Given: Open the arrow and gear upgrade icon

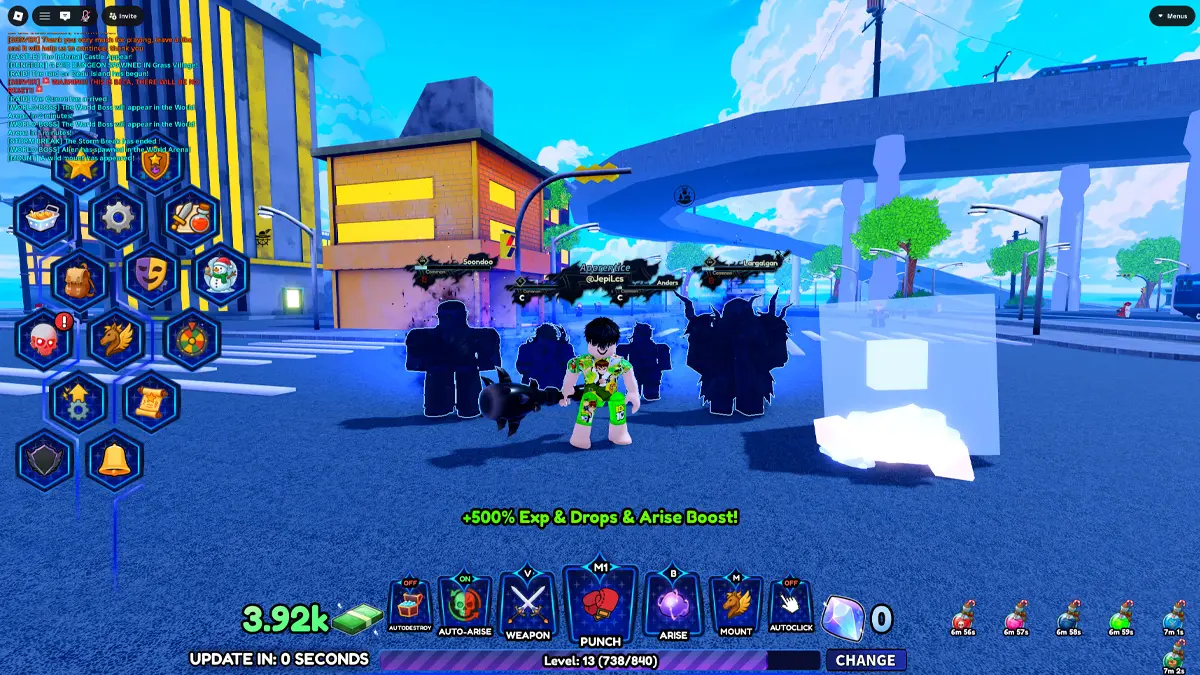Looking at the screenshot, I should click(80, 400).
